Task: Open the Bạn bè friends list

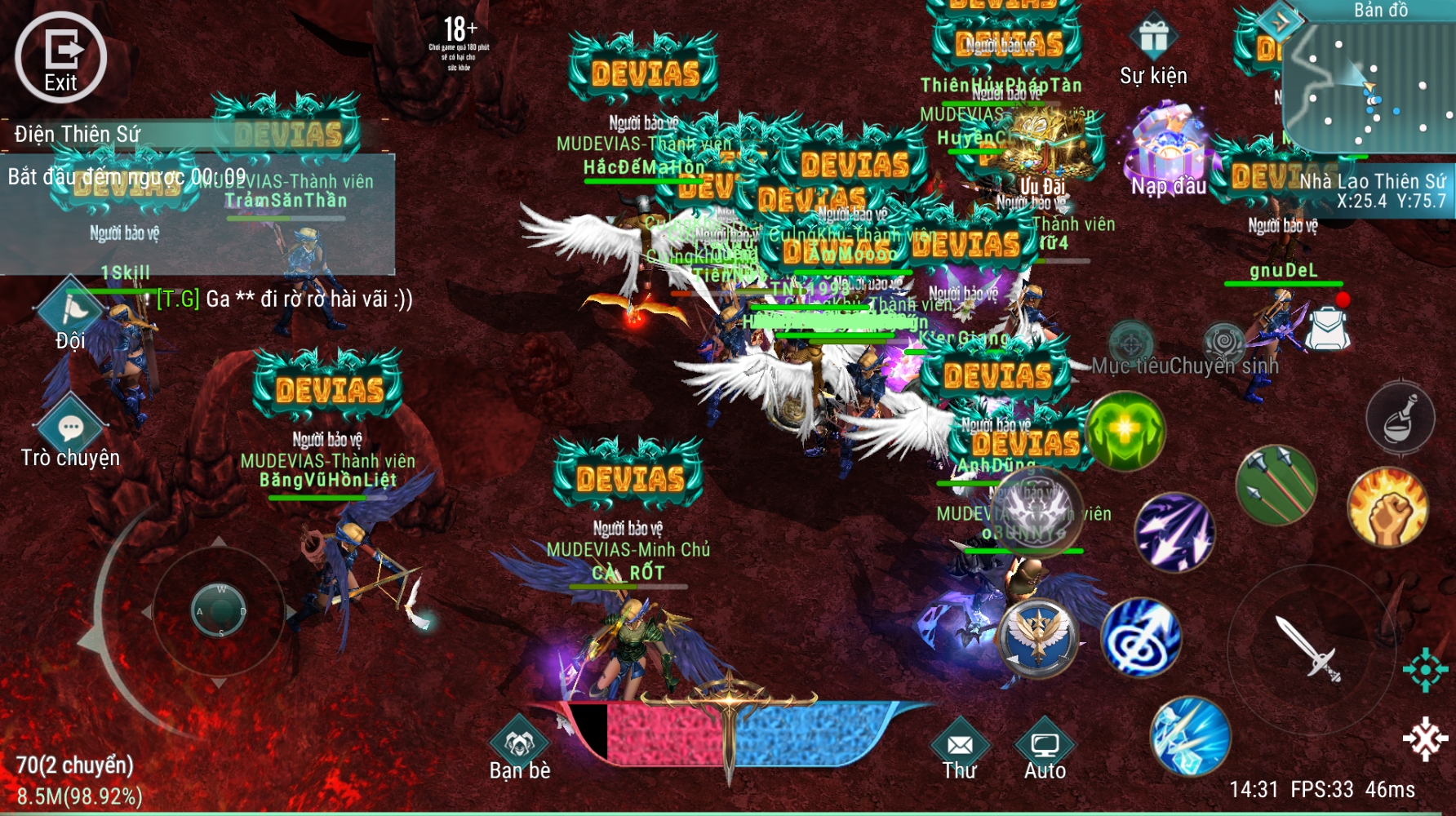Action: (x=520, y=743)
